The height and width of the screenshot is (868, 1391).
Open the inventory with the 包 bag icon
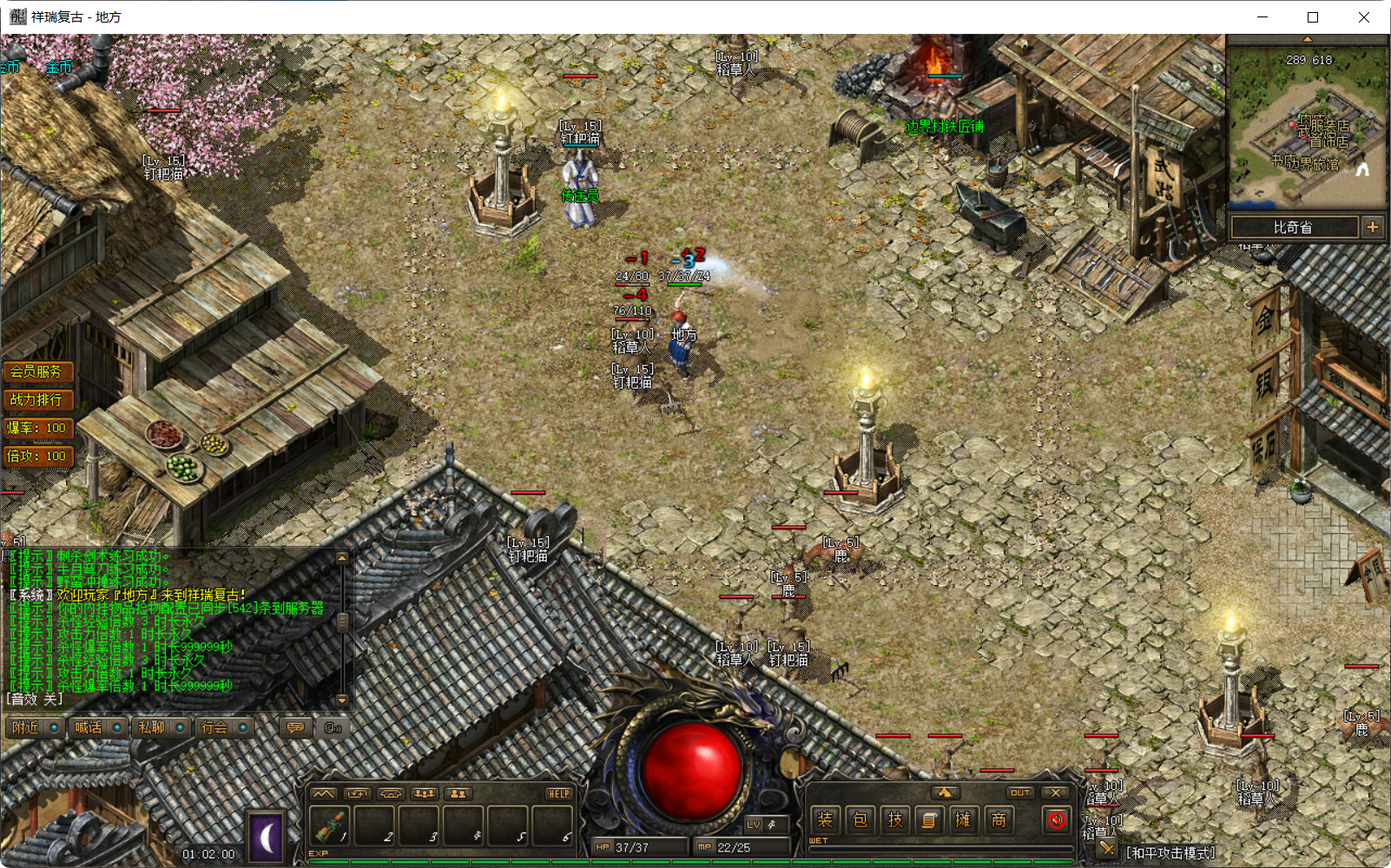(x=860, y=819)
